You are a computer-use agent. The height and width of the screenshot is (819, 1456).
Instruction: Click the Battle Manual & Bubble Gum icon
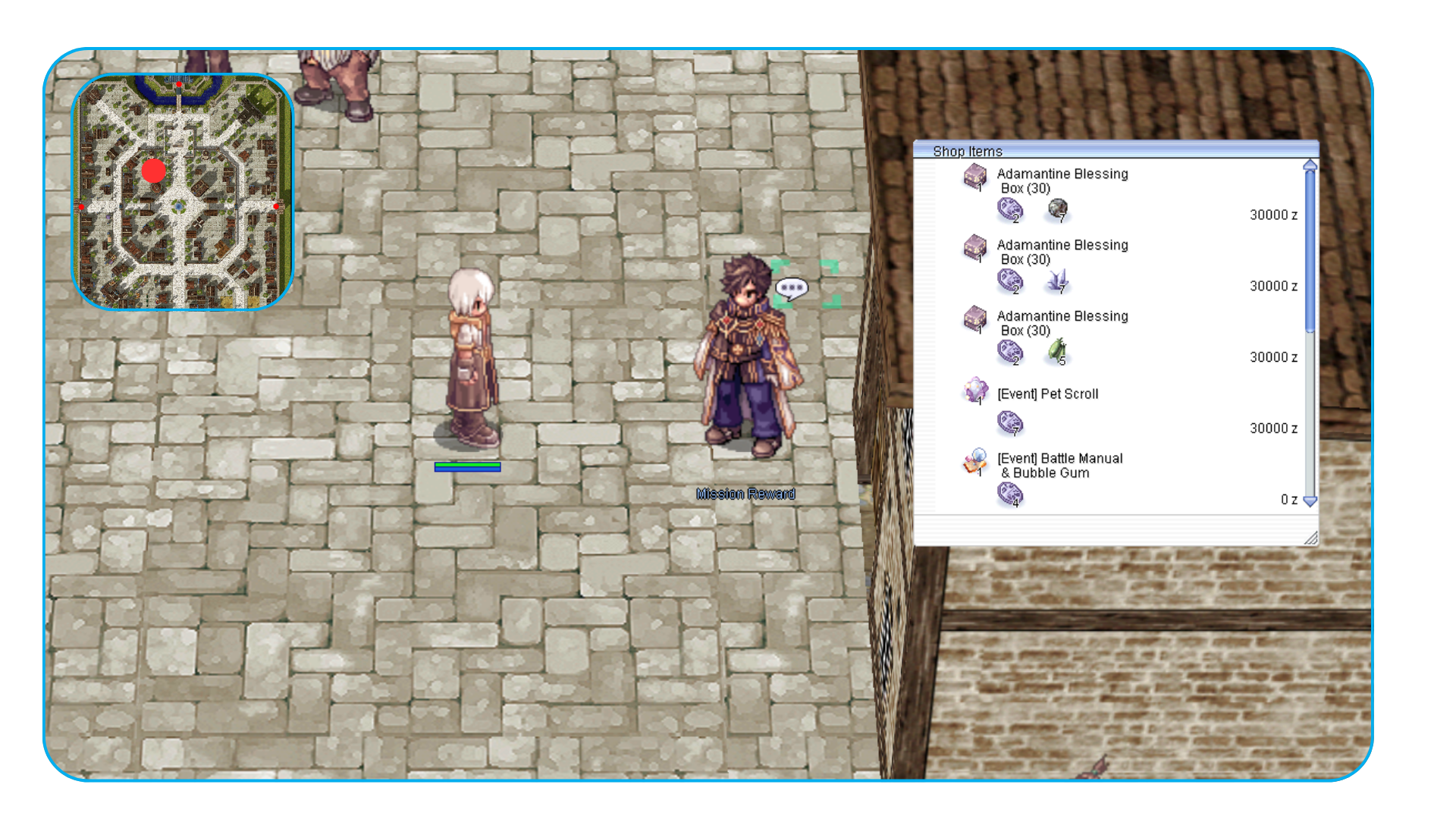975,460
